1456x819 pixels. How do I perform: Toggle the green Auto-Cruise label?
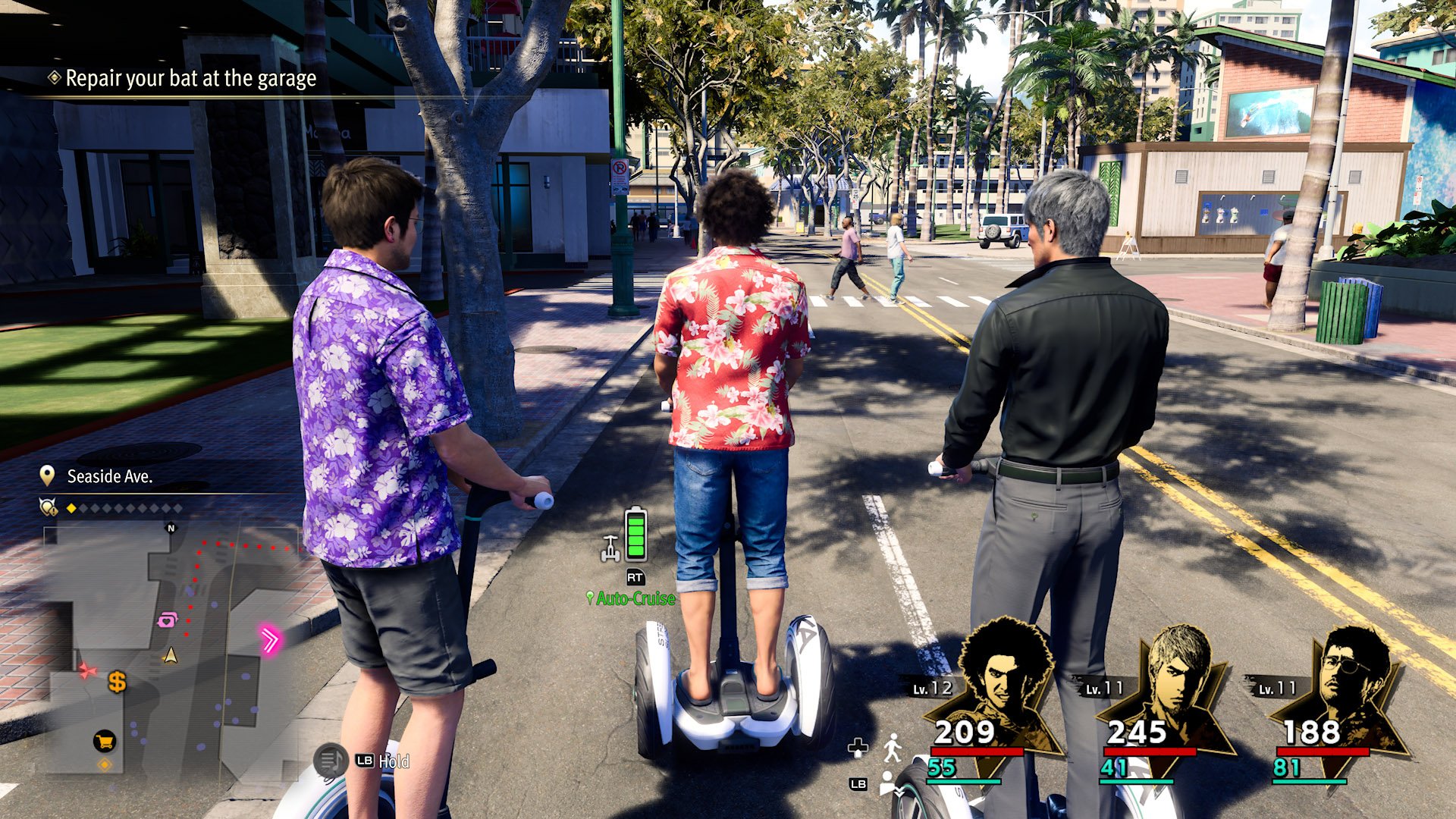(x=635, y=598)
